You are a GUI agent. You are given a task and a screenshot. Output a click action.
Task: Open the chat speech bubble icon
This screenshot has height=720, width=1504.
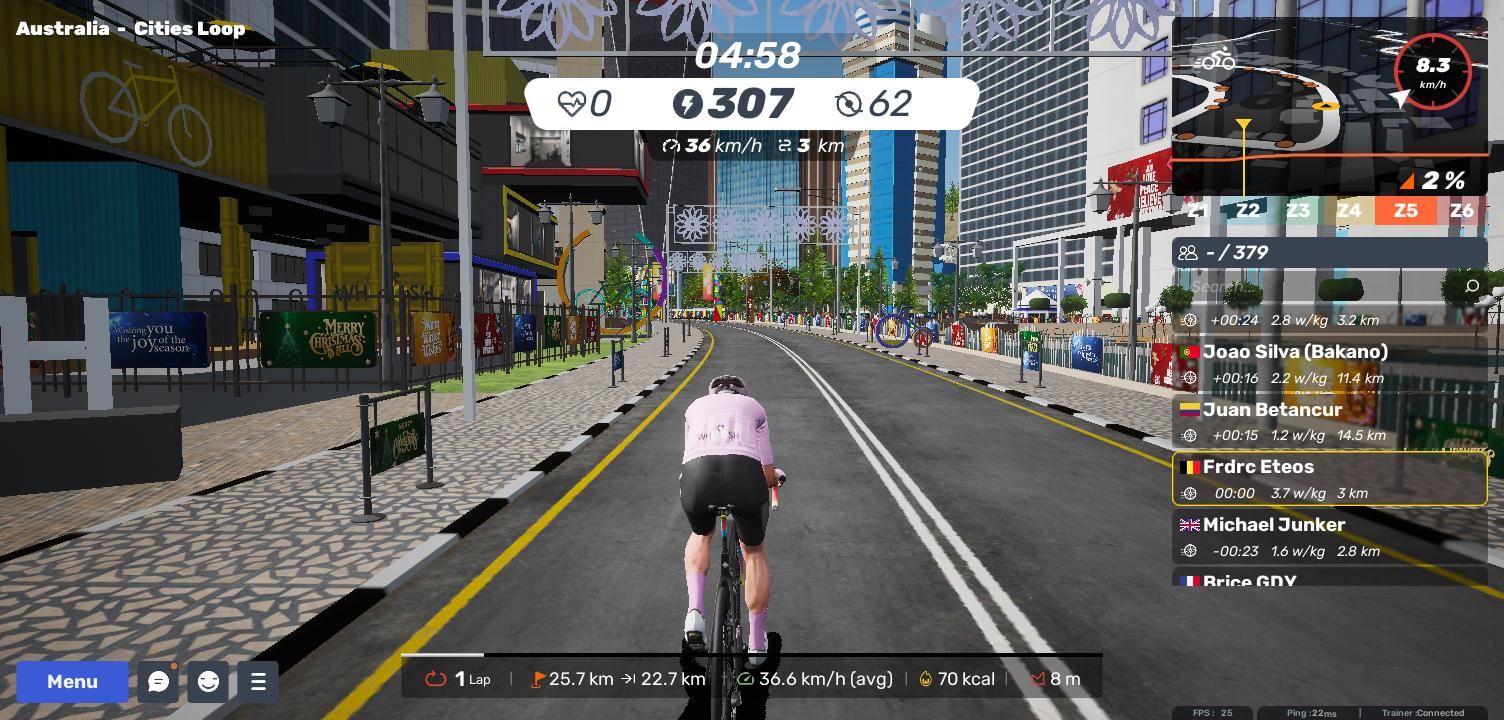(158, 682)
